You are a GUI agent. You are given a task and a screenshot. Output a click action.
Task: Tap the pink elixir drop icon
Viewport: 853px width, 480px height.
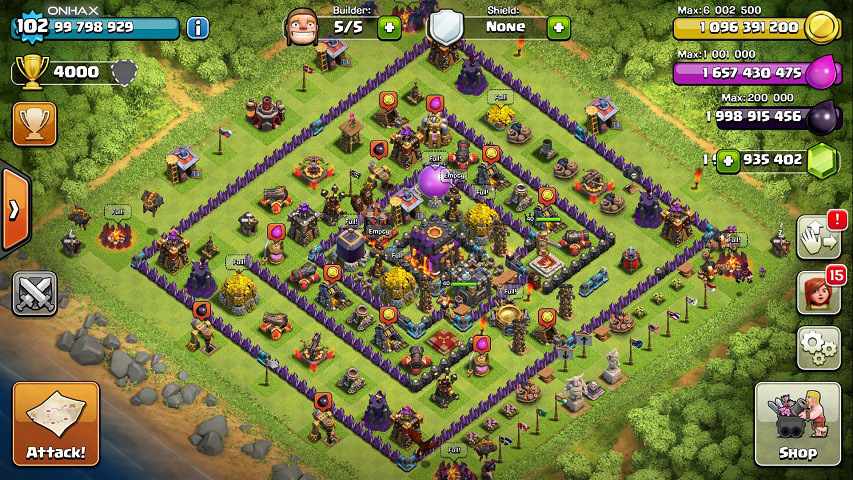tap(822, 72)
